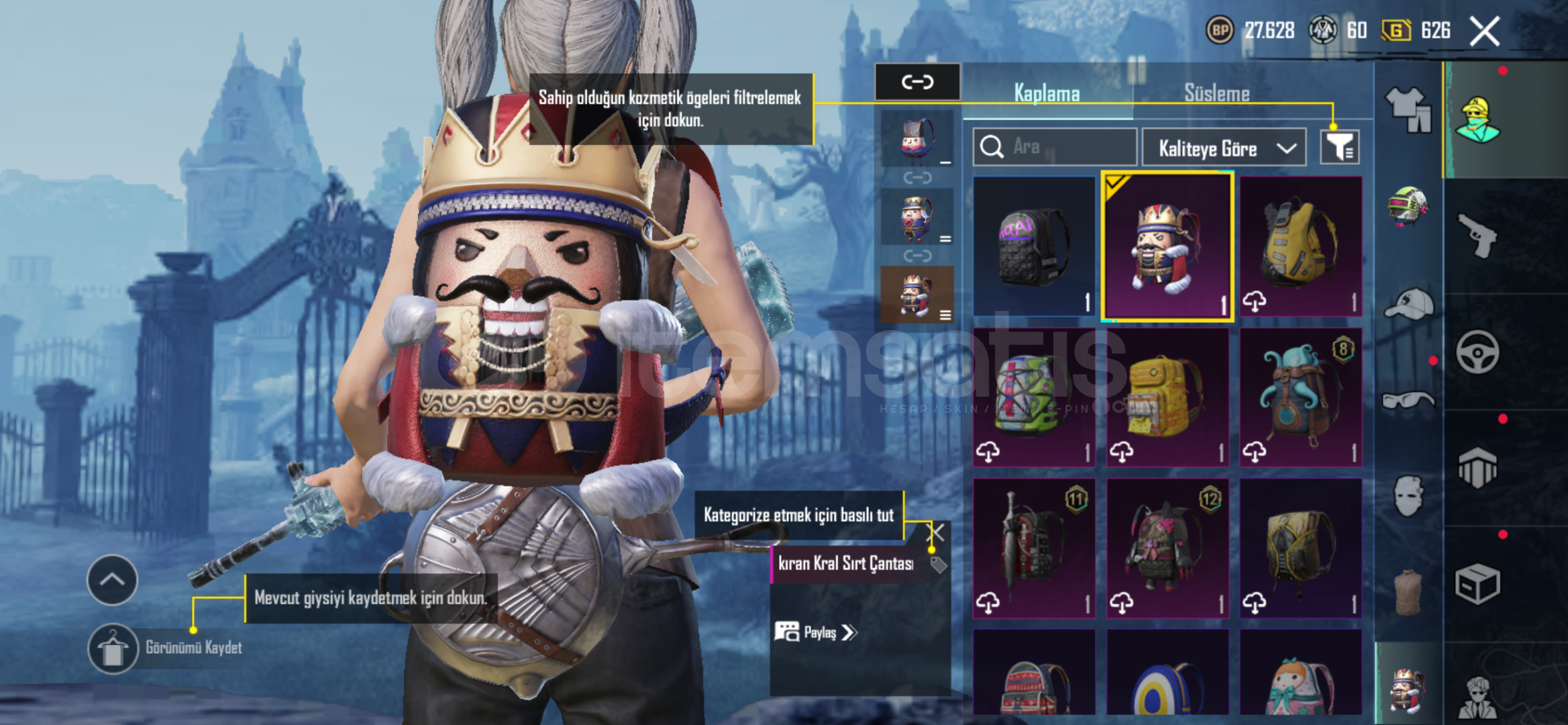Open the Kaliteye Göre sort dropdown

tap(1224, 148)
